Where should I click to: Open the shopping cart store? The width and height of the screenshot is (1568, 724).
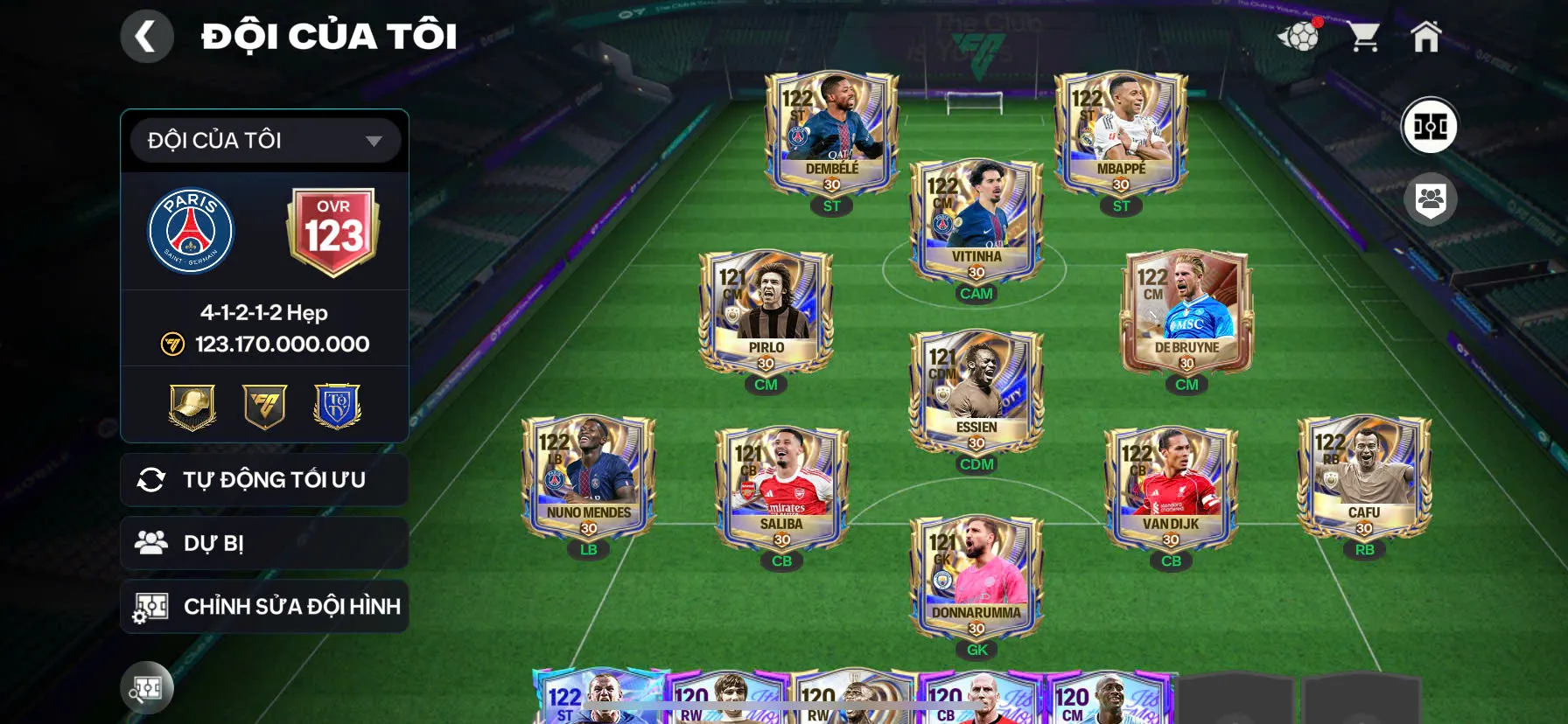1363,37
